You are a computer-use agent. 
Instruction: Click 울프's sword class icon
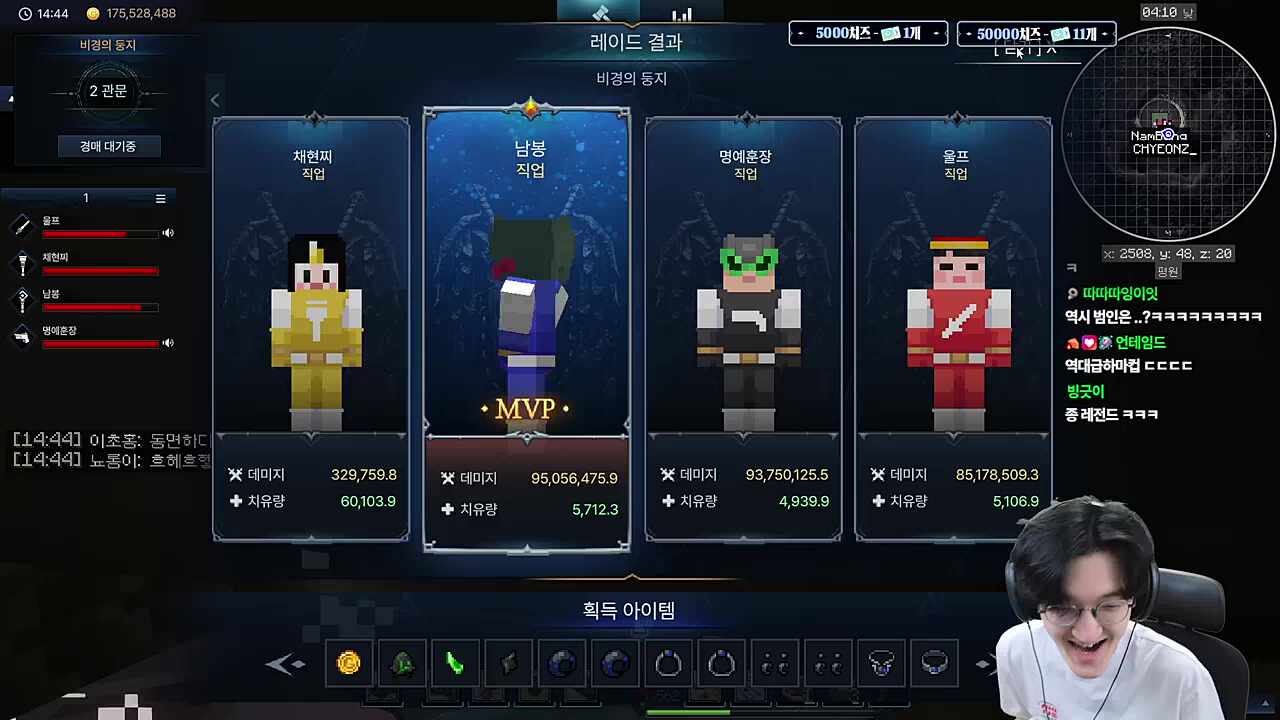click(x=22, y=226)
